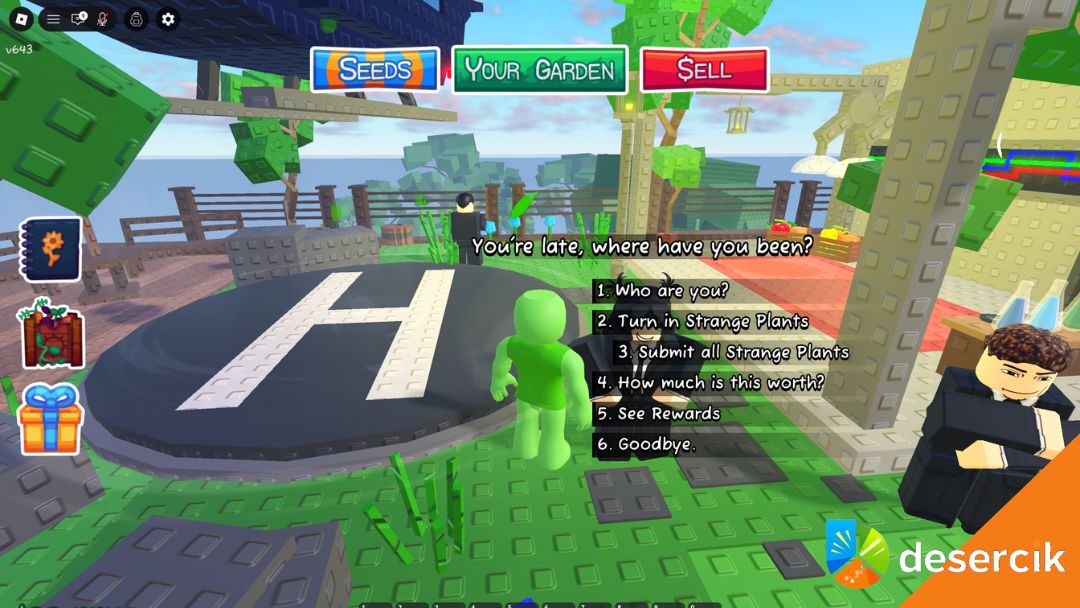This screenshot has height=608, width=1080.
Task: Open the Roblox logo menu
Action: [20, 19]
